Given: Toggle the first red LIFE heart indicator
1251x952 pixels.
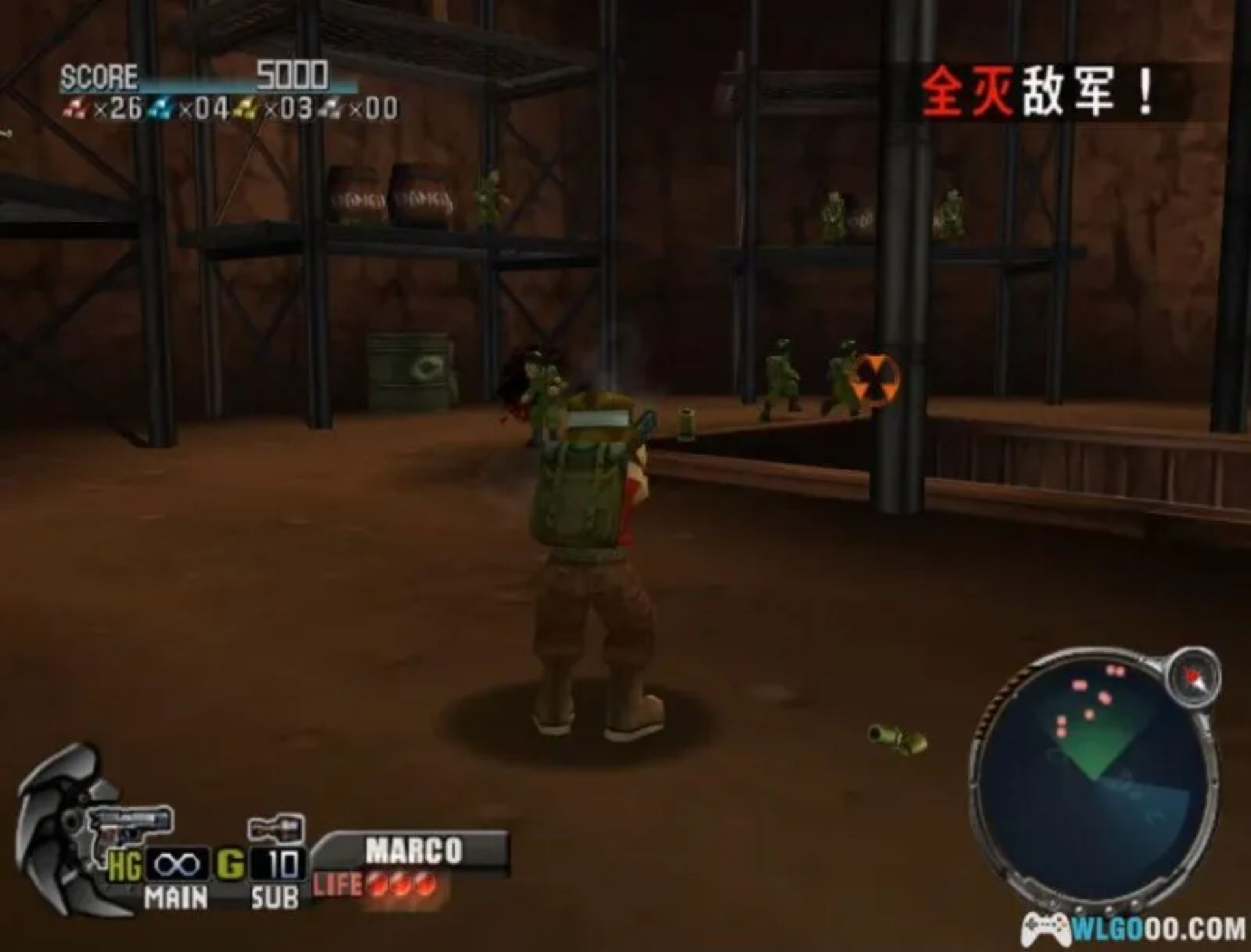Looking at the screenshot, I should coord(377,884).
